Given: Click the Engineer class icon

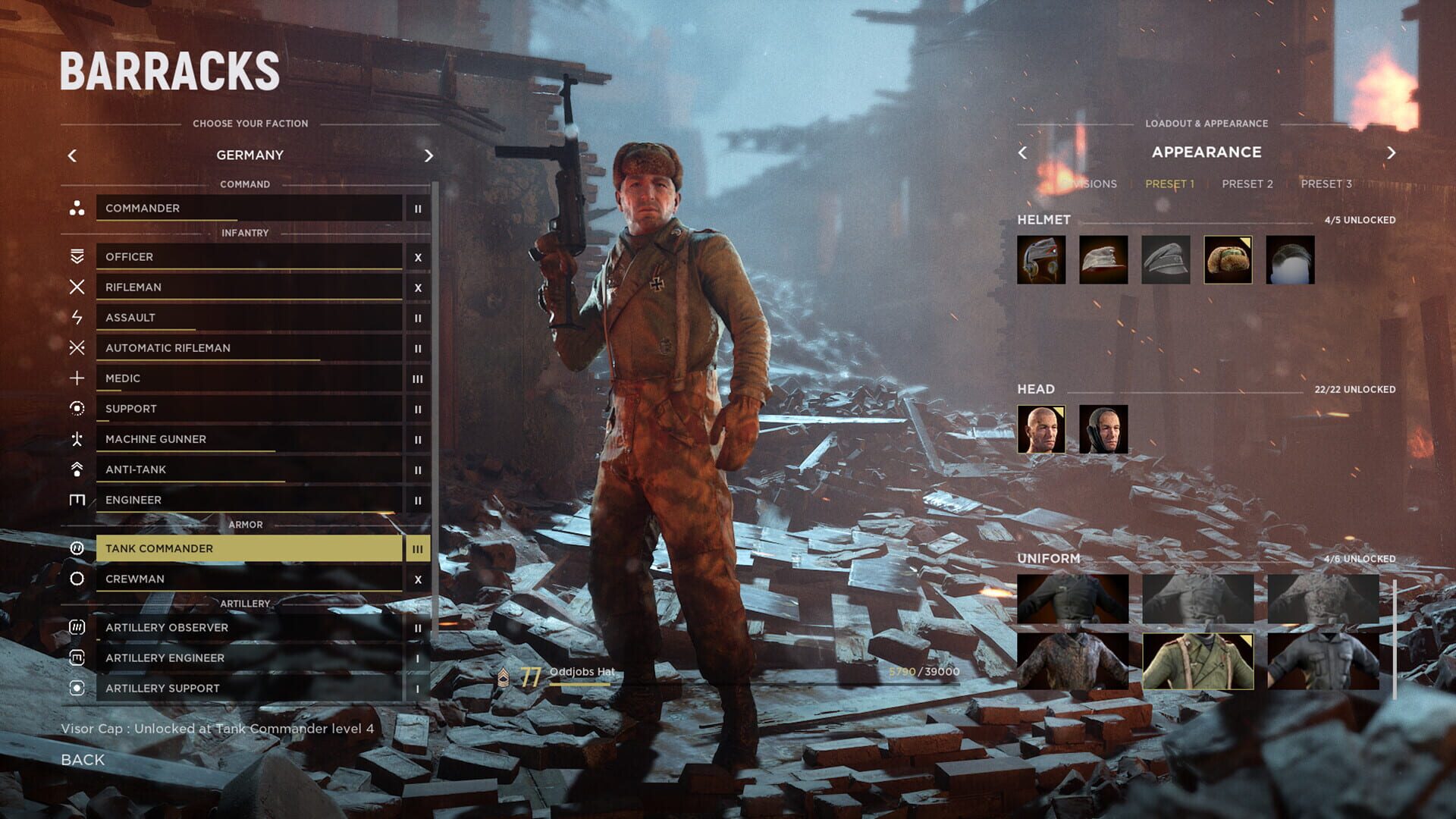Looking at the screenshot, I should click(76, 499).
